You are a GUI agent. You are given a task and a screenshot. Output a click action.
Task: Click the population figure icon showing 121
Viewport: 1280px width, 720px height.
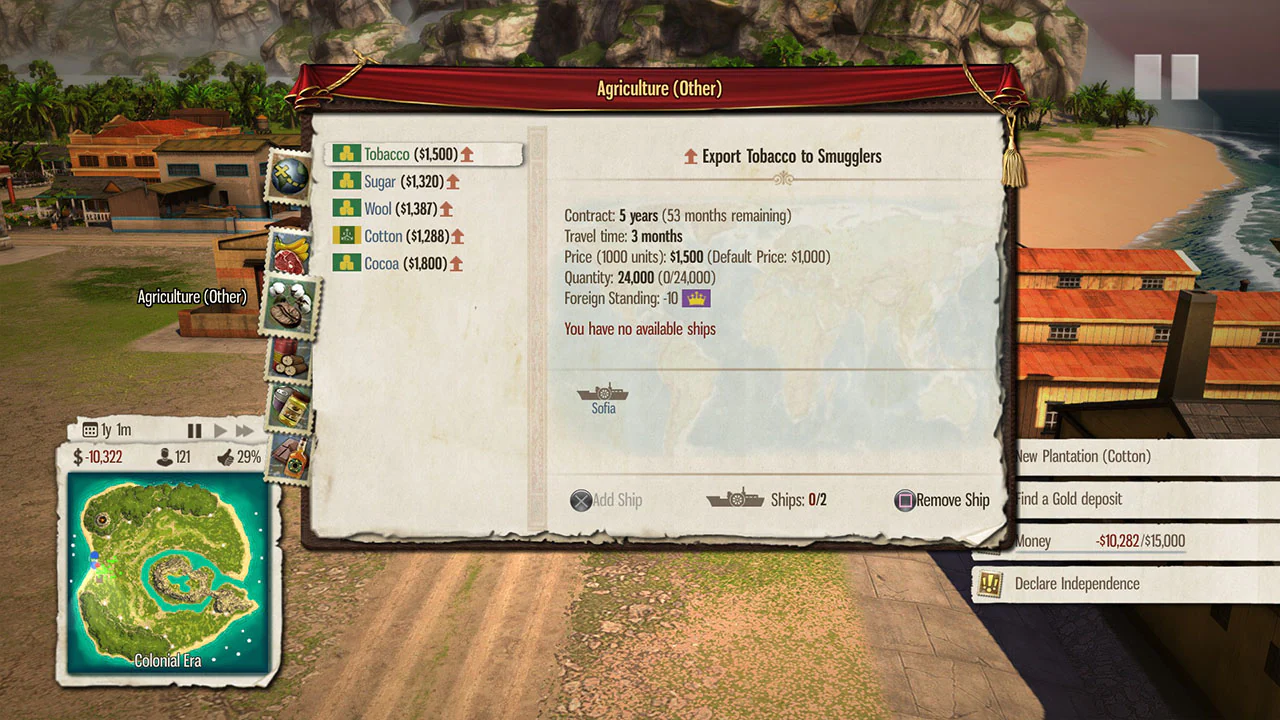163,456
